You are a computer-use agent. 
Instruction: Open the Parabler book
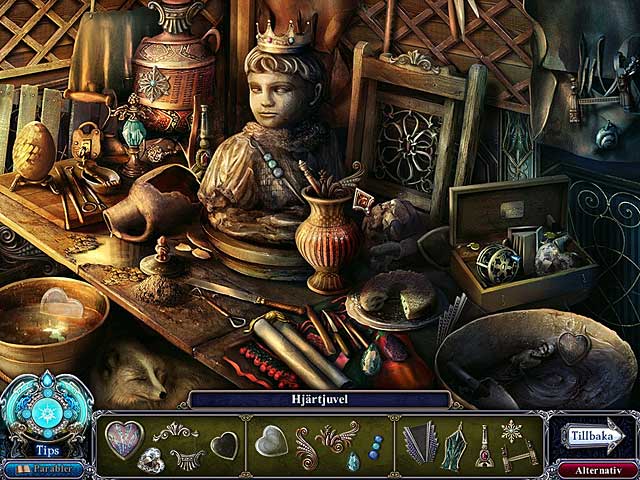pos(44,468)
